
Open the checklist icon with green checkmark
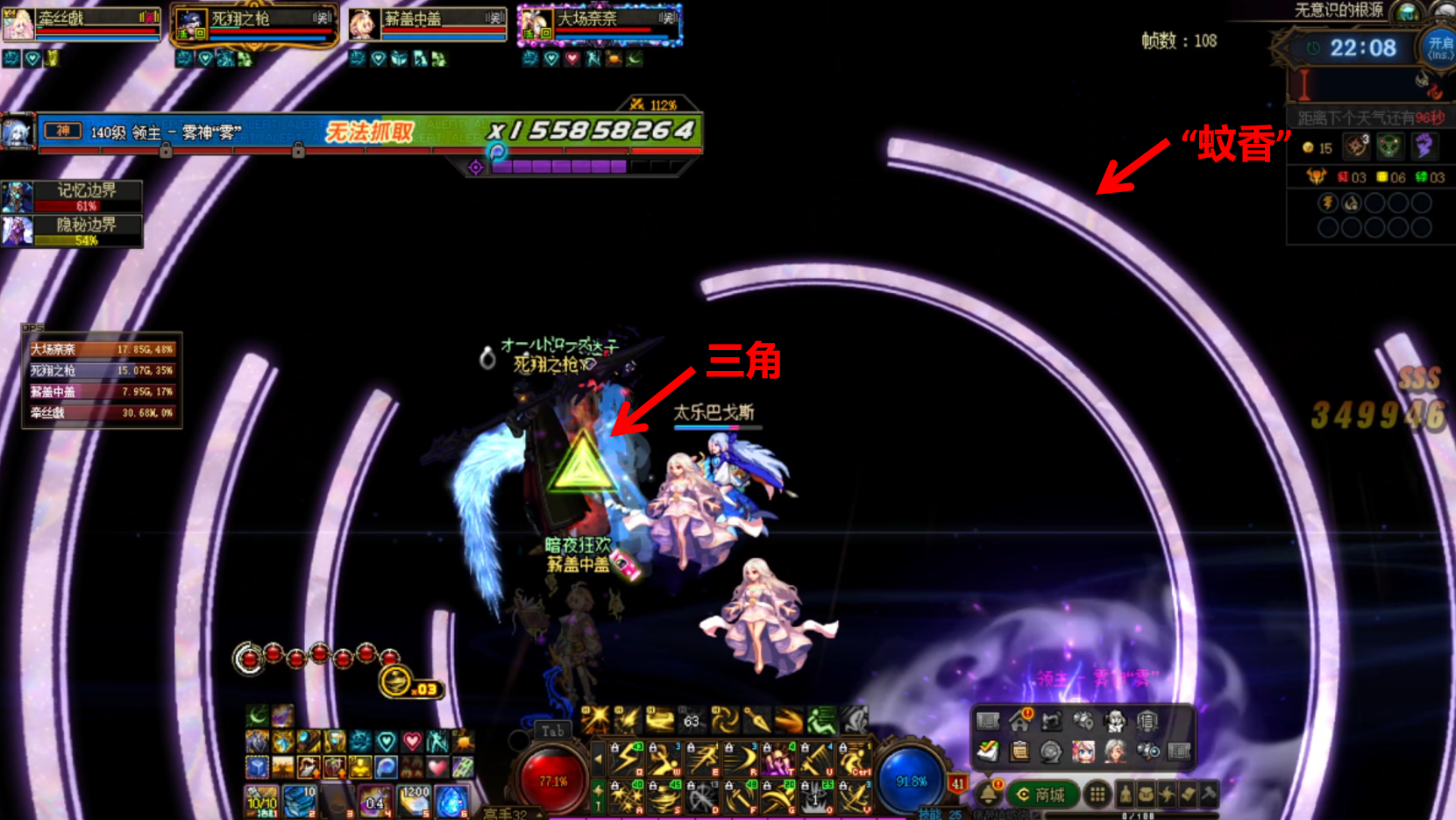(x=988, y=752)
